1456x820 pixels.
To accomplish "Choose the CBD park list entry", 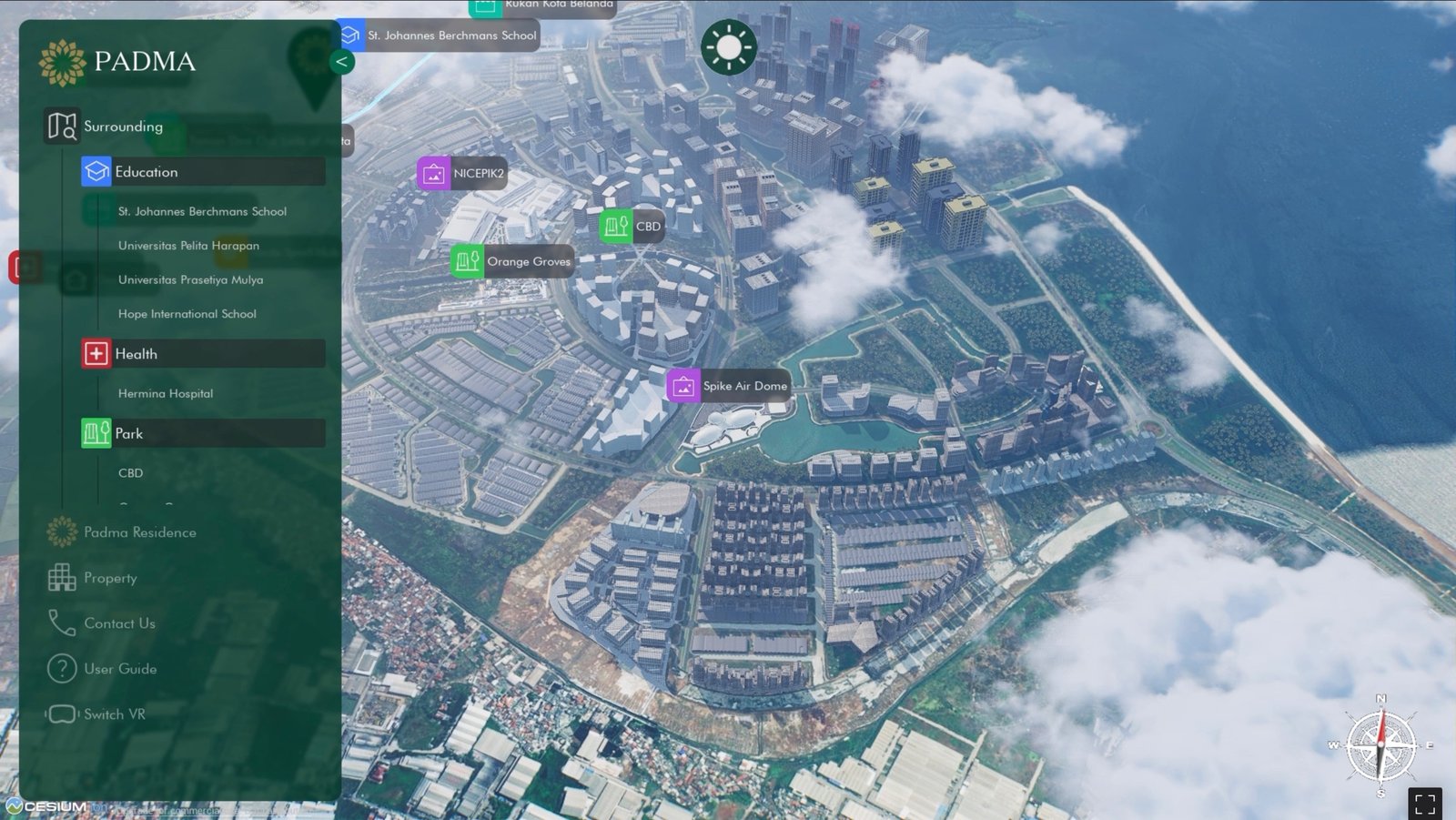I will (x=130, y=473).
